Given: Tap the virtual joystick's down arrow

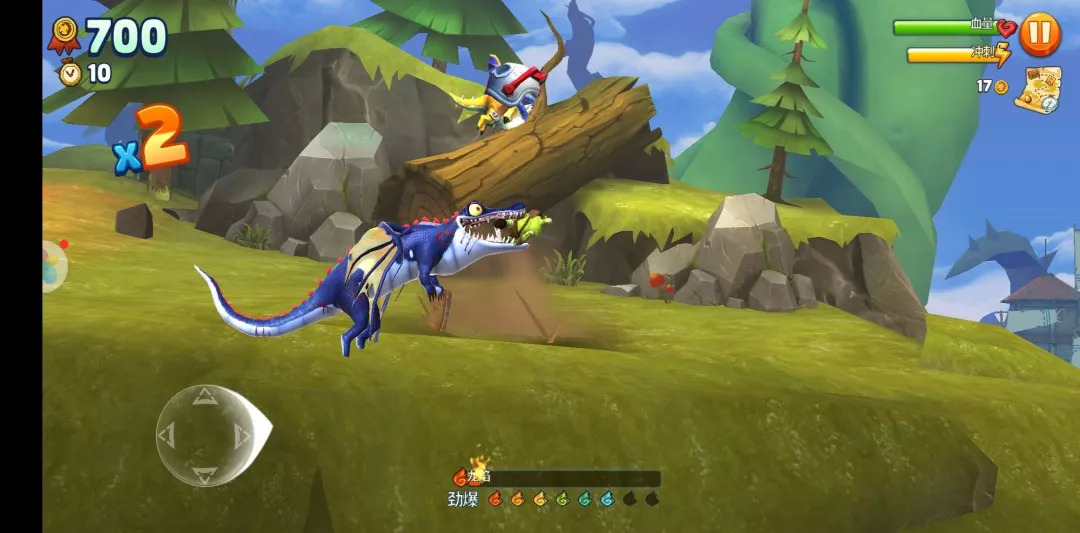Looking at the screenshot, I should click(204, 472).
